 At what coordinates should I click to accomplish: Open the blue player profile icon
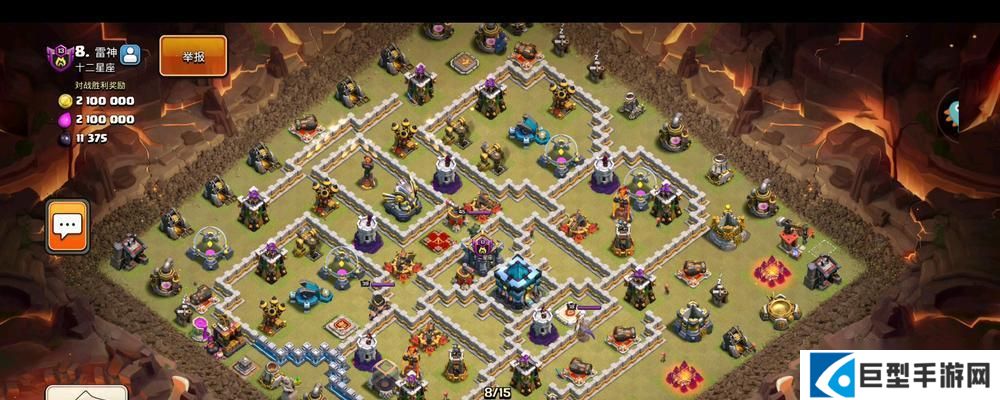130,57
